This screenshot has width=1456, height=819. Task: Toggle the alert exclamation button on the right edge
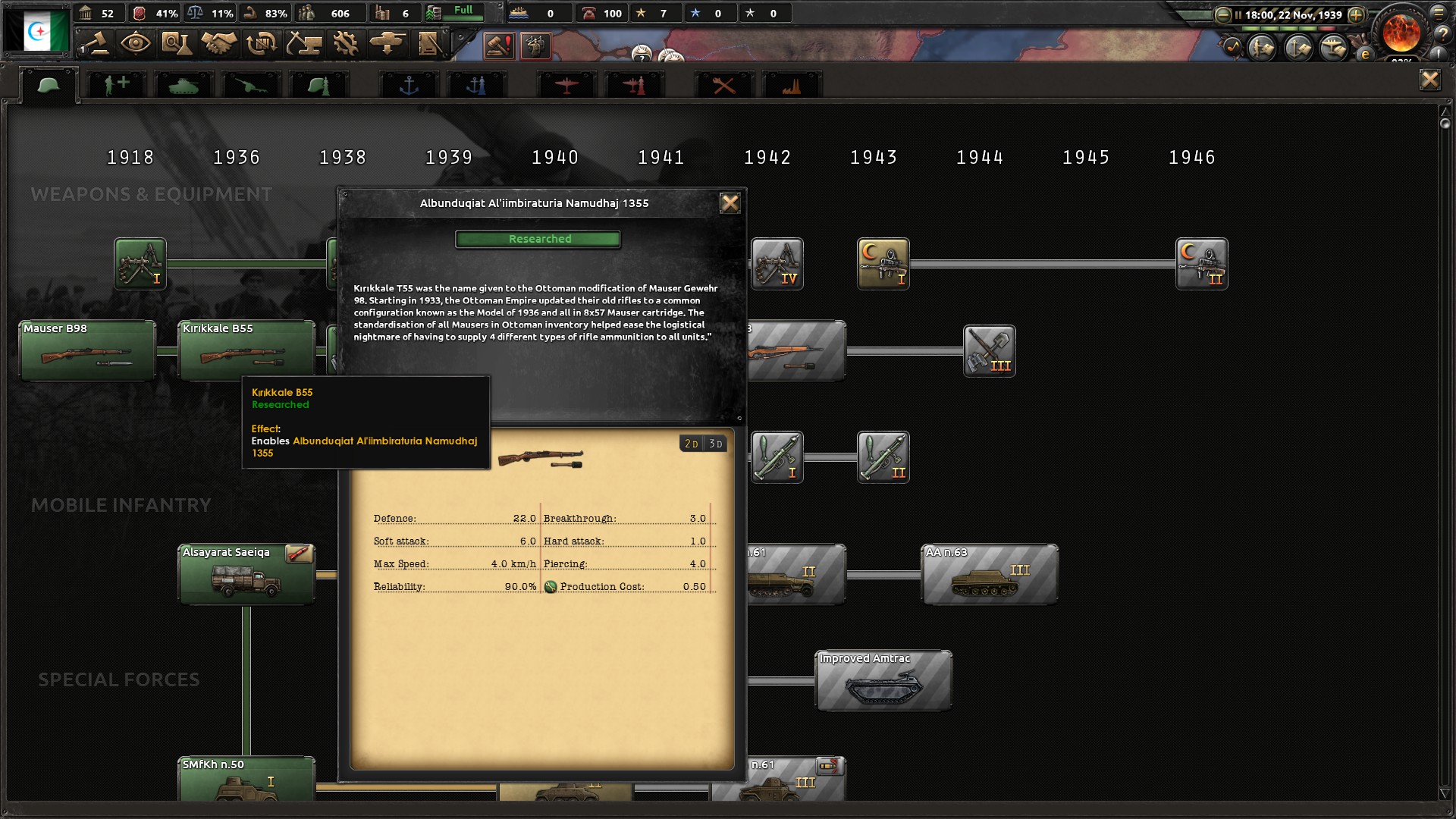1438,55
